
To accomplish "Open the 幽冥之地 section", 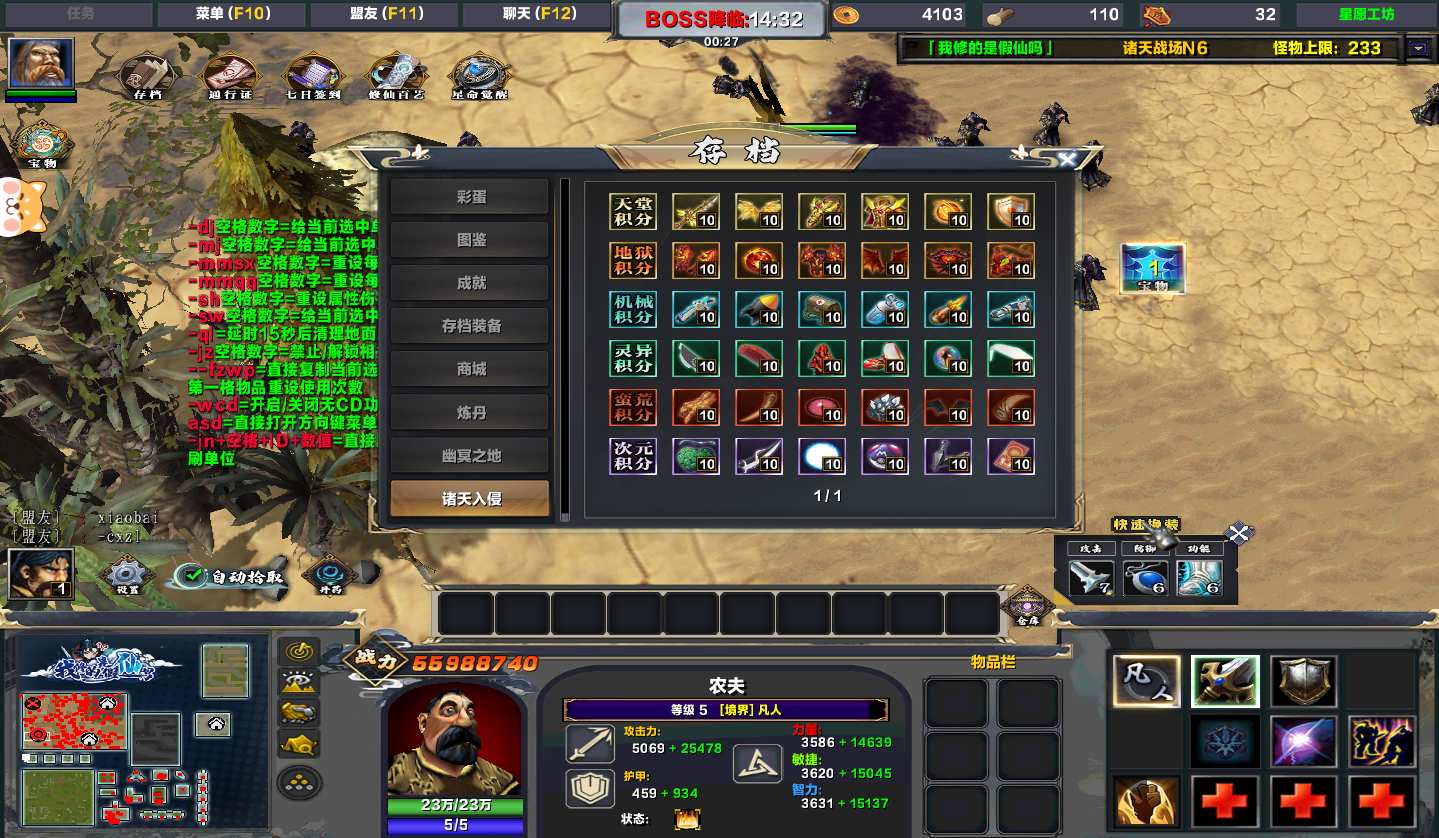I will pyautogui.click(x=470, y=455).
